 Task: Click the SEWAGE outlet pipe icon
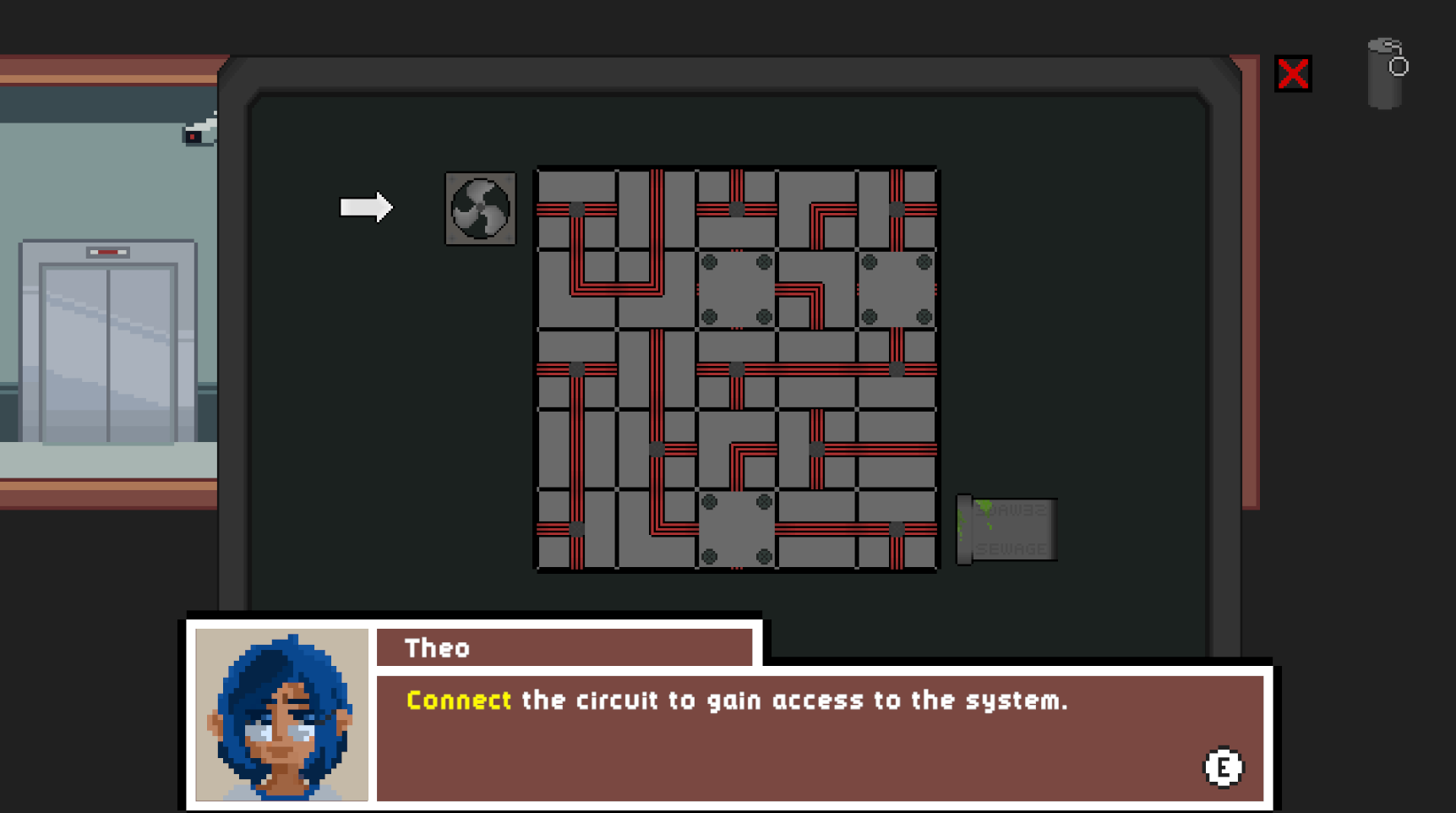click(x=1007, y=528)
